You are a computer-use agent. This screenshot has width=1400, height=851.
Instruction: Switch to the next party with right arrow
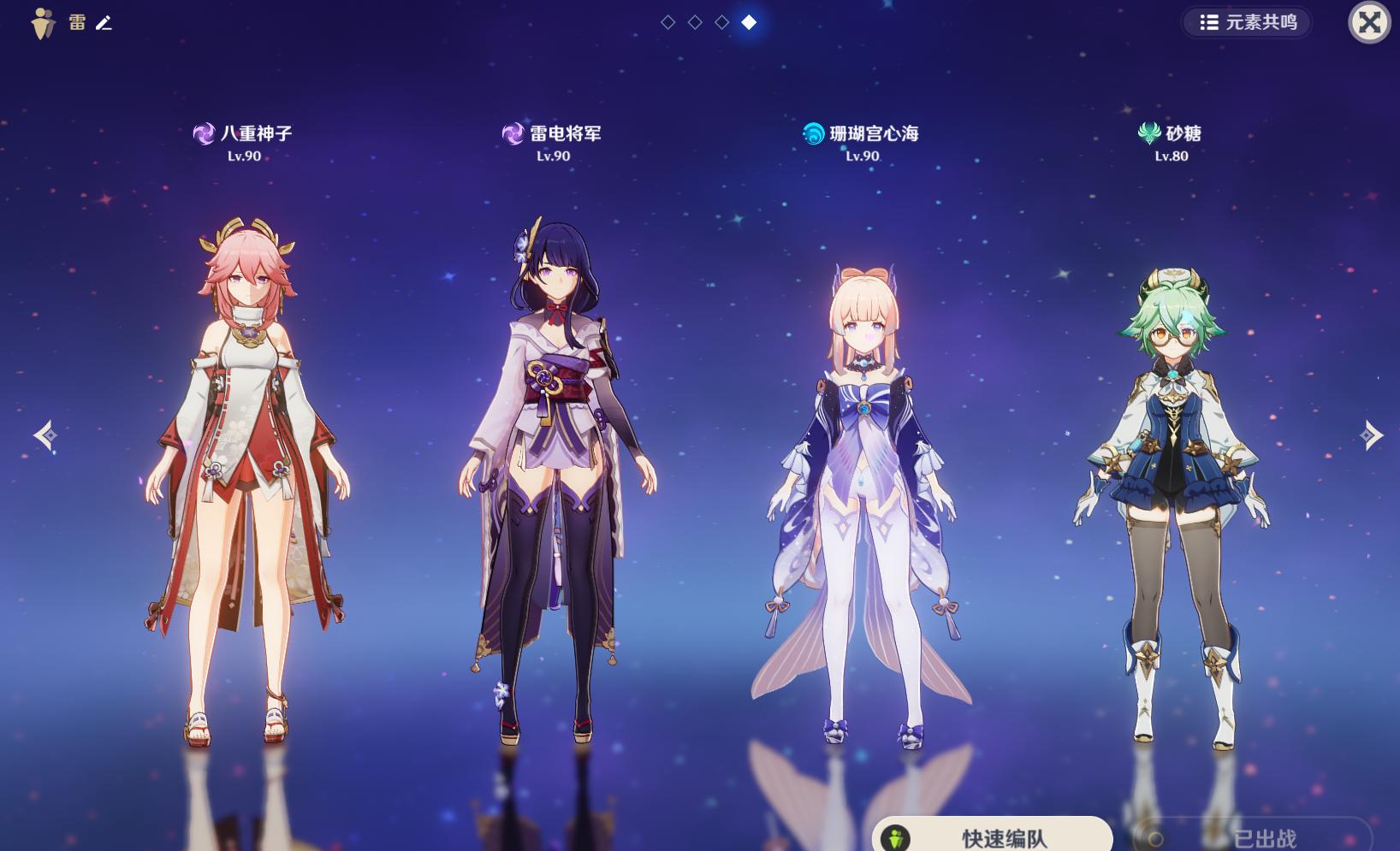[1371, 435]
